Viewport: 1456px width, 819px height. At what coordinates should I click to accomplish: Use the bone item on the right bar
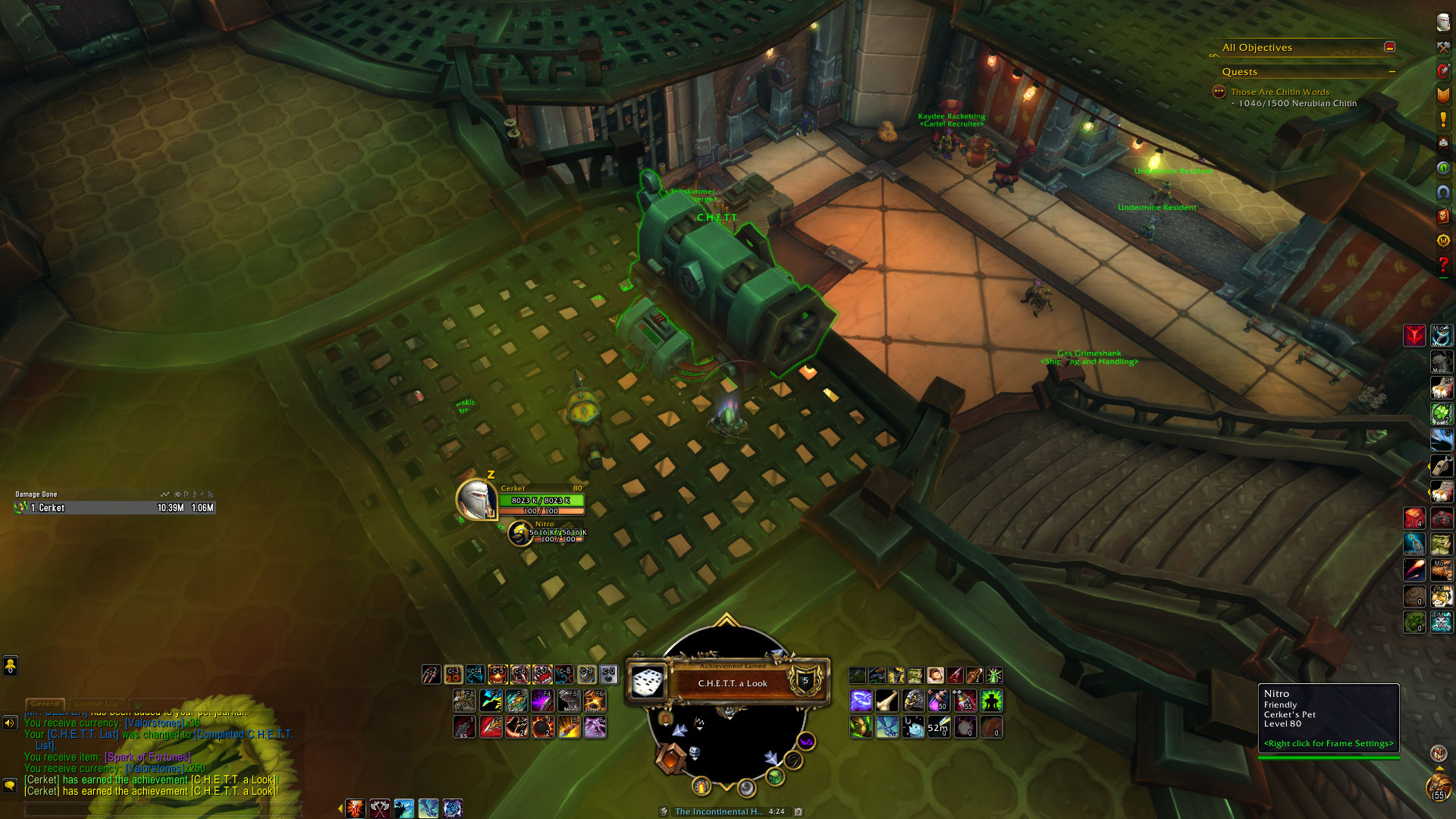tap(886, 700)
